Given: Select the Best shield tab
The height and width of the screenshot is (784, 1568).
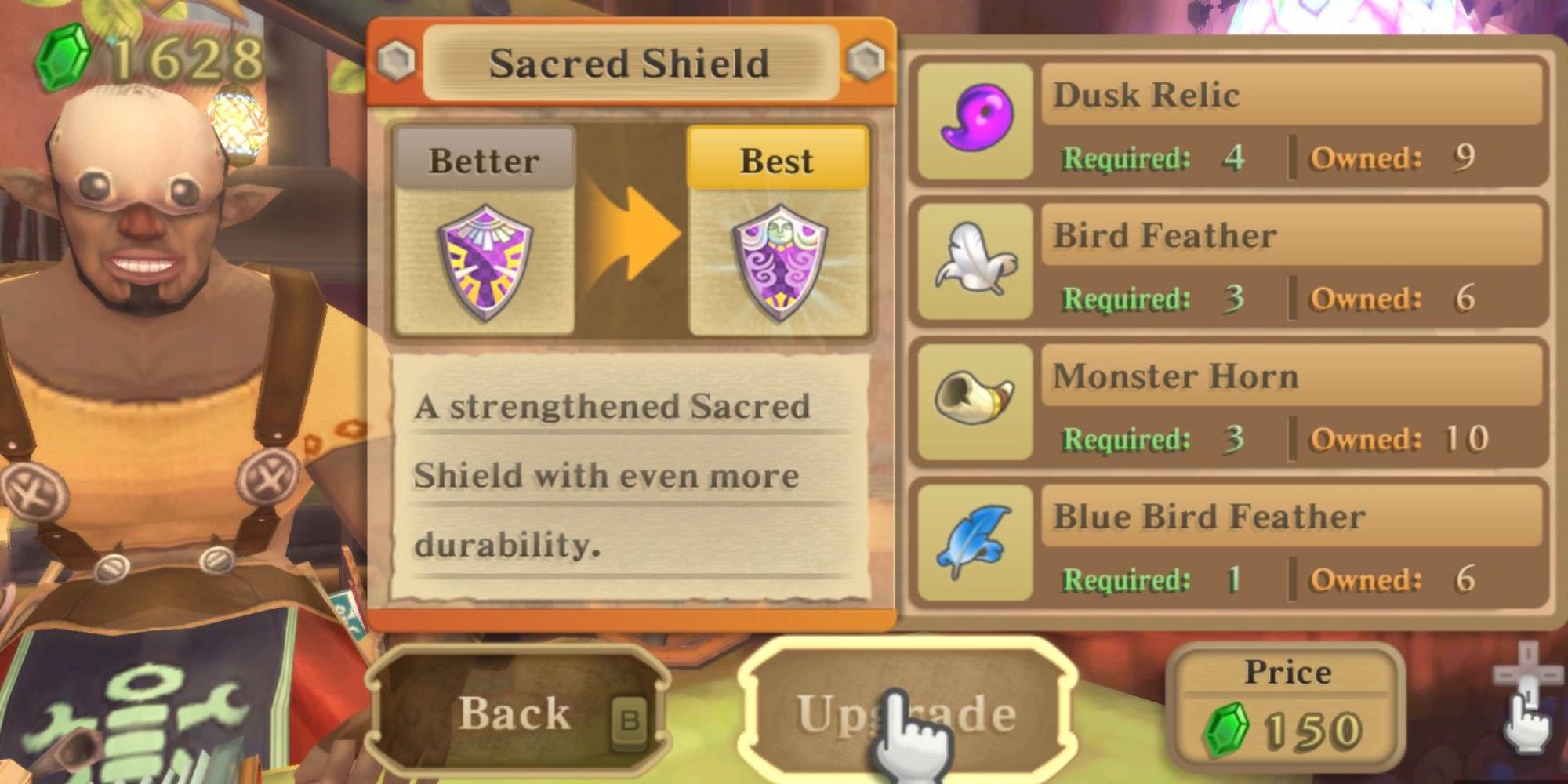Looking at the screenshot, I should (776, 161).
